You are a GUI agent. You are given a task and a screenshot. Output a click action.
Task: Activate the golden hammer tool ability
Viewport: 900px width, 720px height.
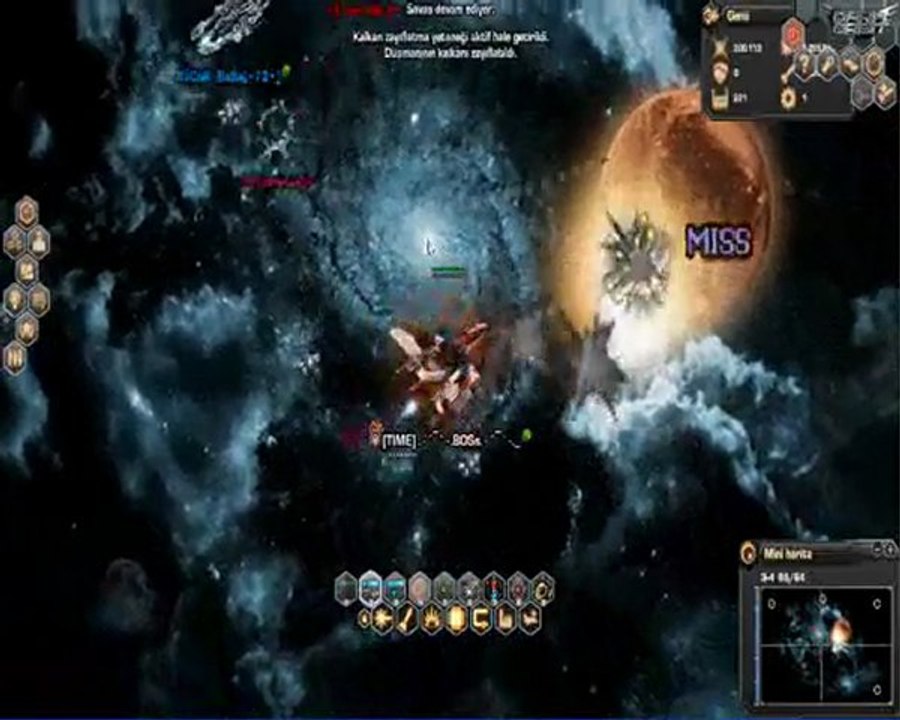pos(408,619)
